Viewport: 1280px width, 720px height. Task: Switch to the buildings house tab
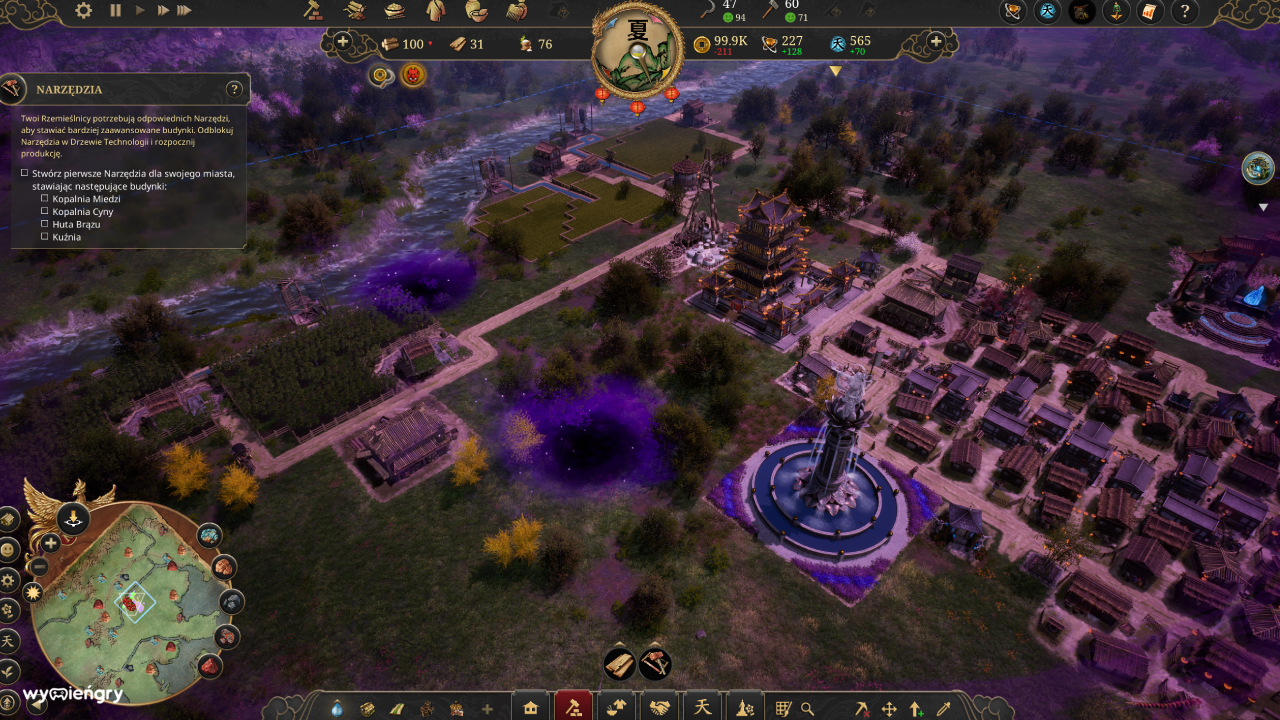click(531, 706)
